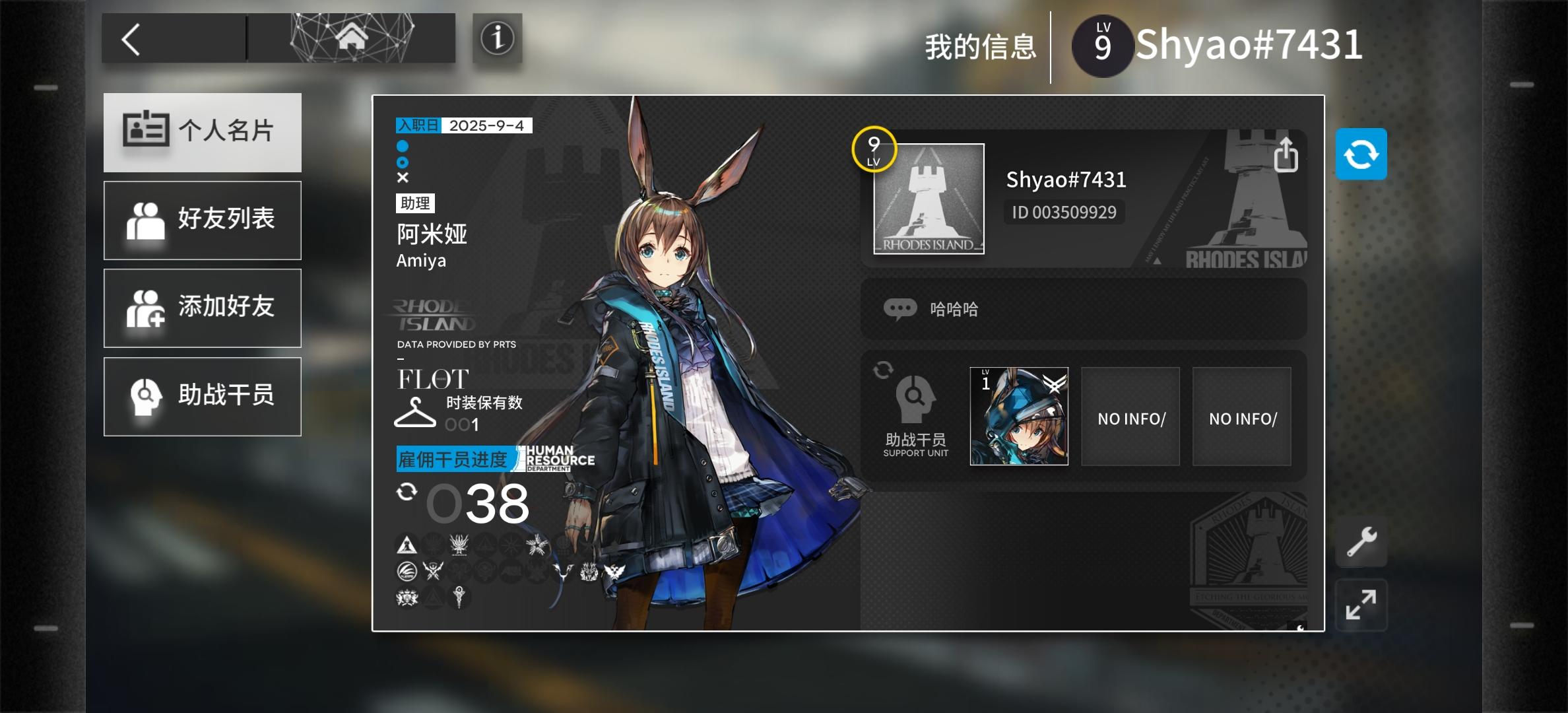Return to the home screen

tap(352, 38)
